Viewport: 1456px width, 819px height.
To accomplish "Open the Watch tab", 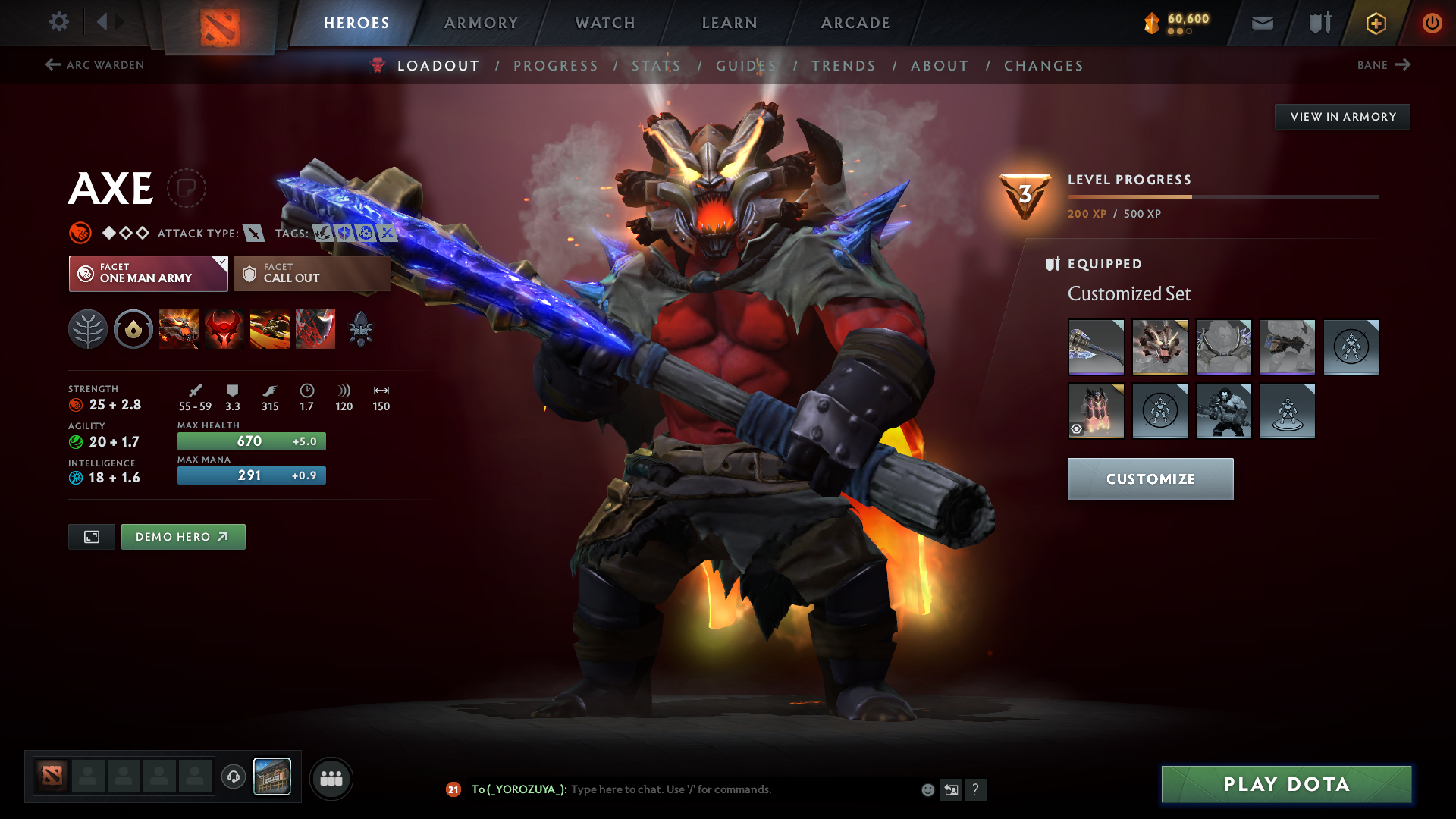I will [605, 23].
